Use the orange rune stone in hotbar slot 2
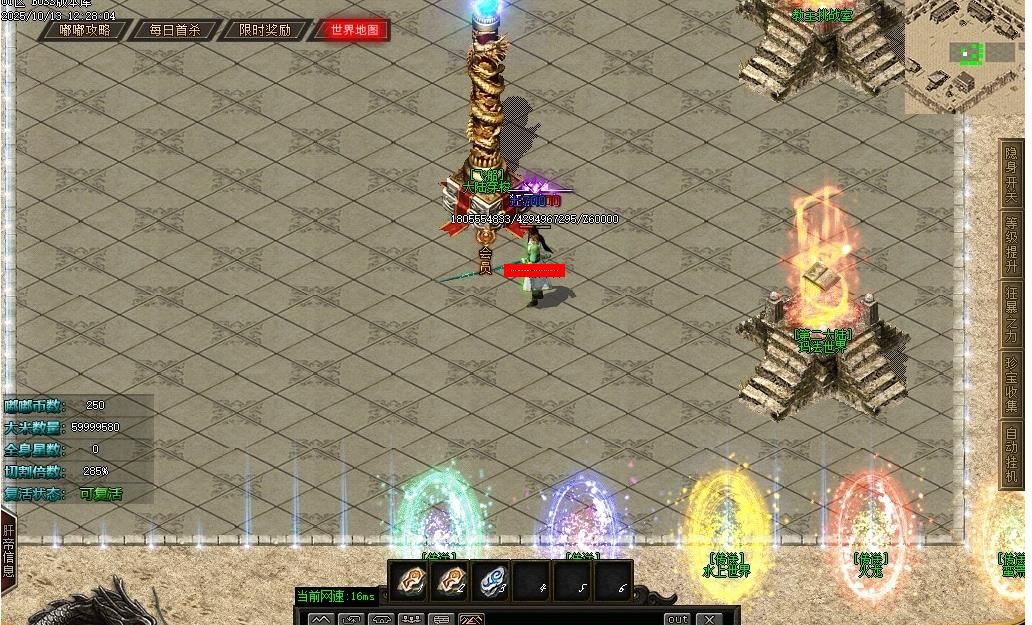 tap(450, 581)
